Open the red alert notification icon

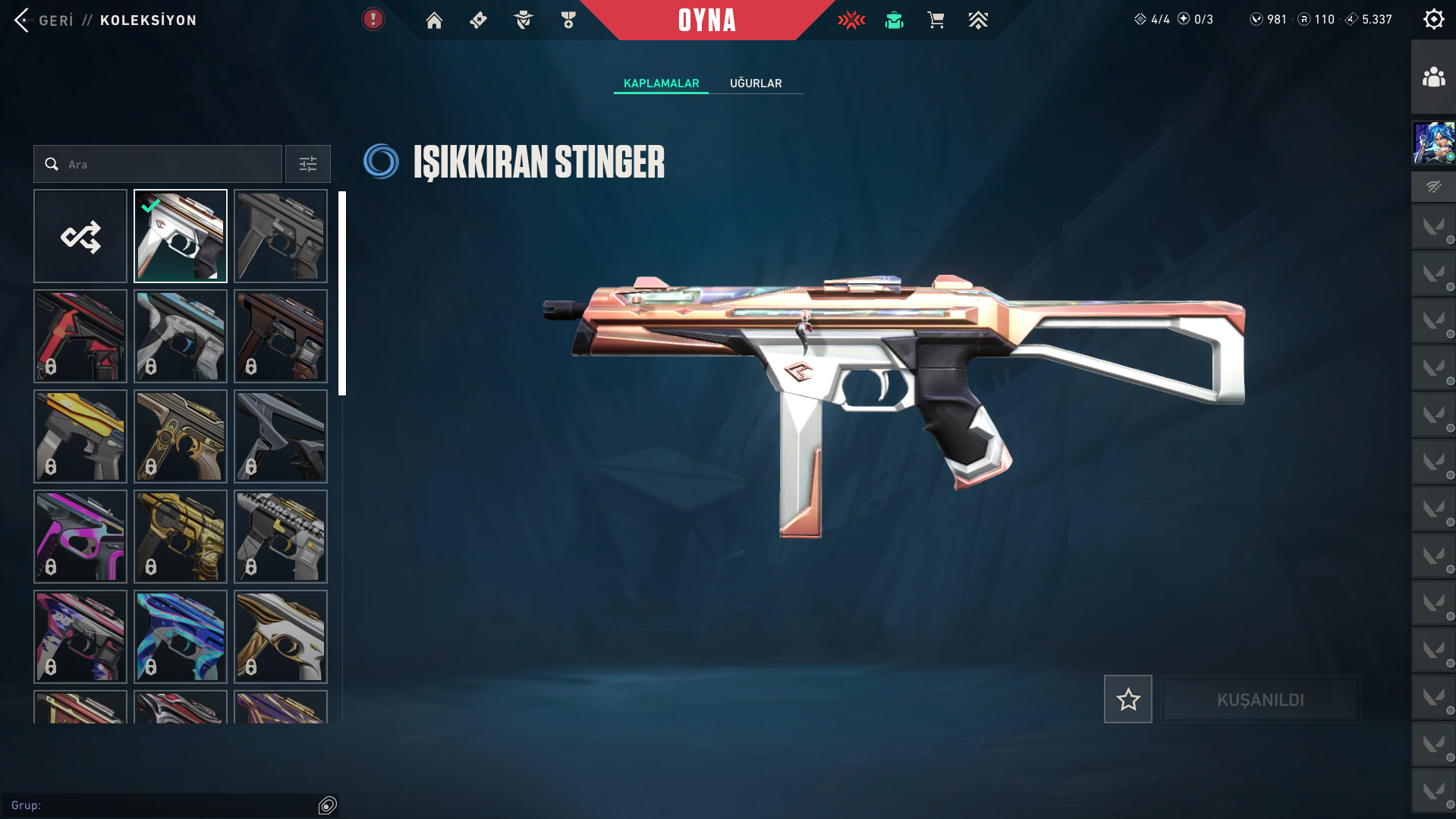click(x=373, y=20)
